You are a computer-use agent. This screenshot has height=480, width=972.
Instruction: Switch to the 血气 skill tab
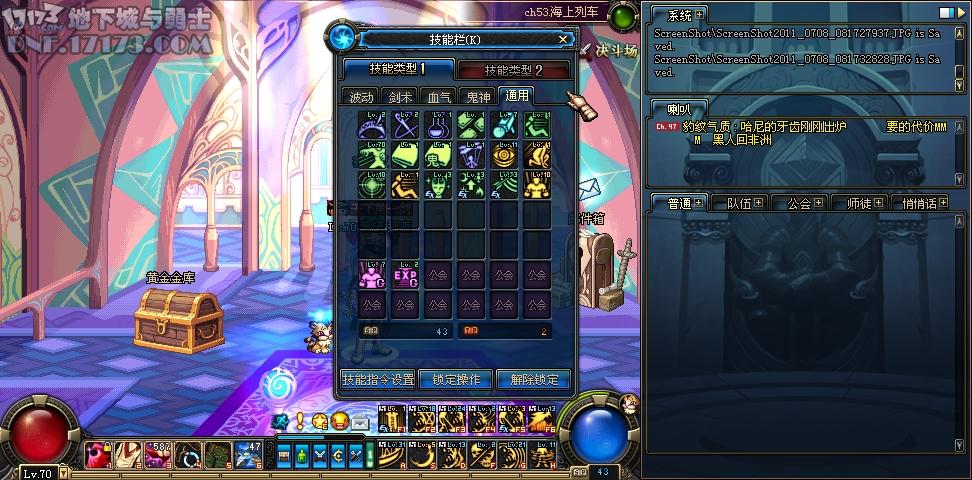pyautogui.click(x=439, y=97)
